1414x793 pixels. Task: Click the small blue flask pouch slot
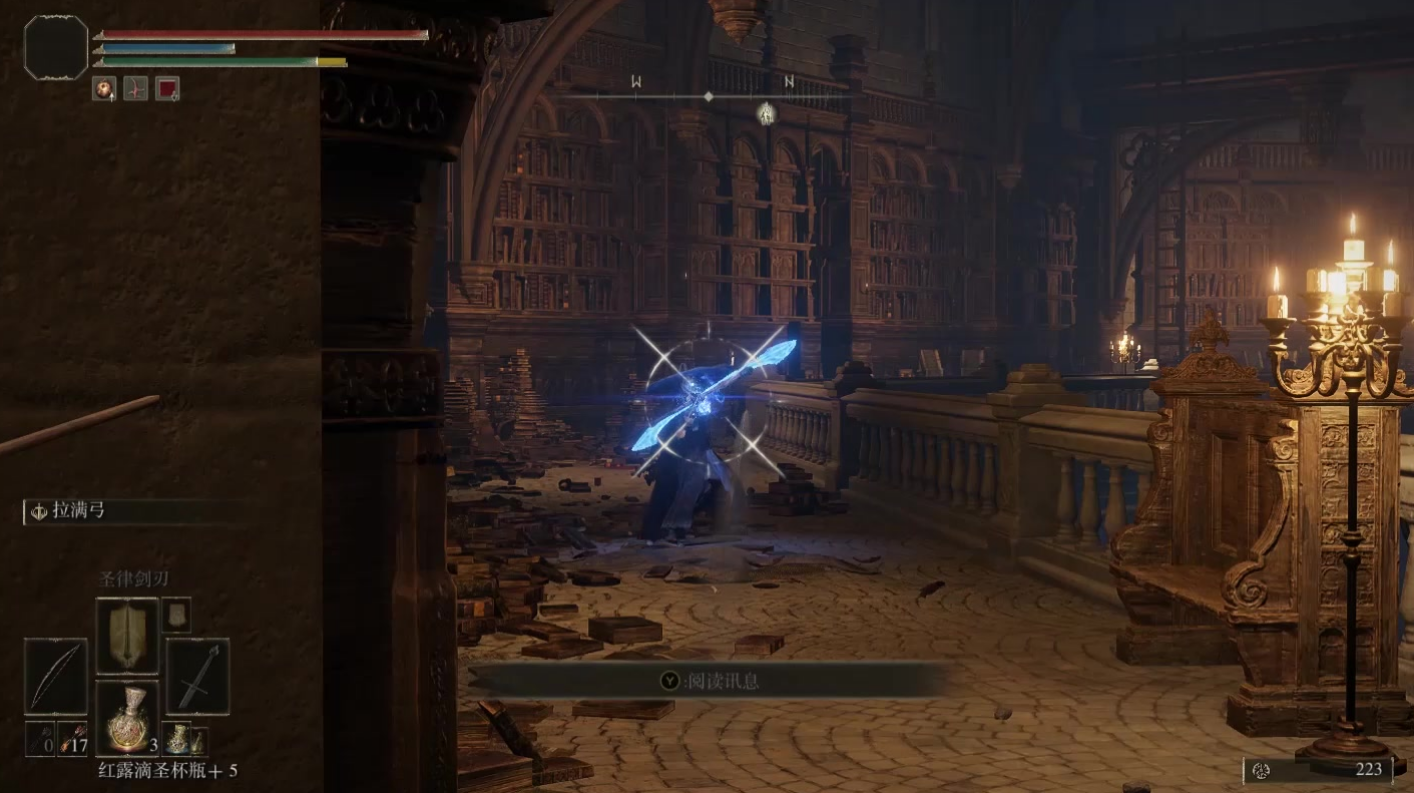click(176, 739)
